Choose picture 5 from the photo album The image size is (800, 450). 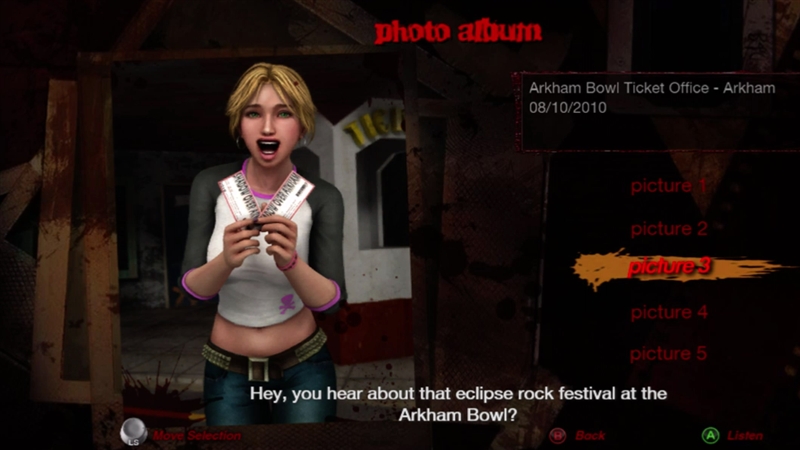(669, 354)
